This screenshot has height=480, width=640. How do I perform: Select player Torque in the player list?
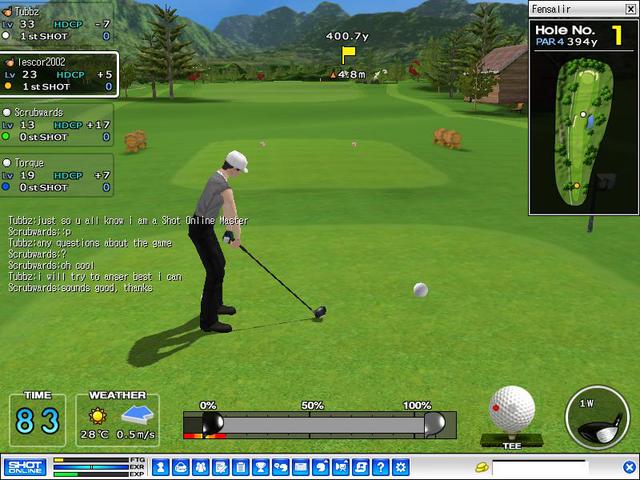click(58, 175)
